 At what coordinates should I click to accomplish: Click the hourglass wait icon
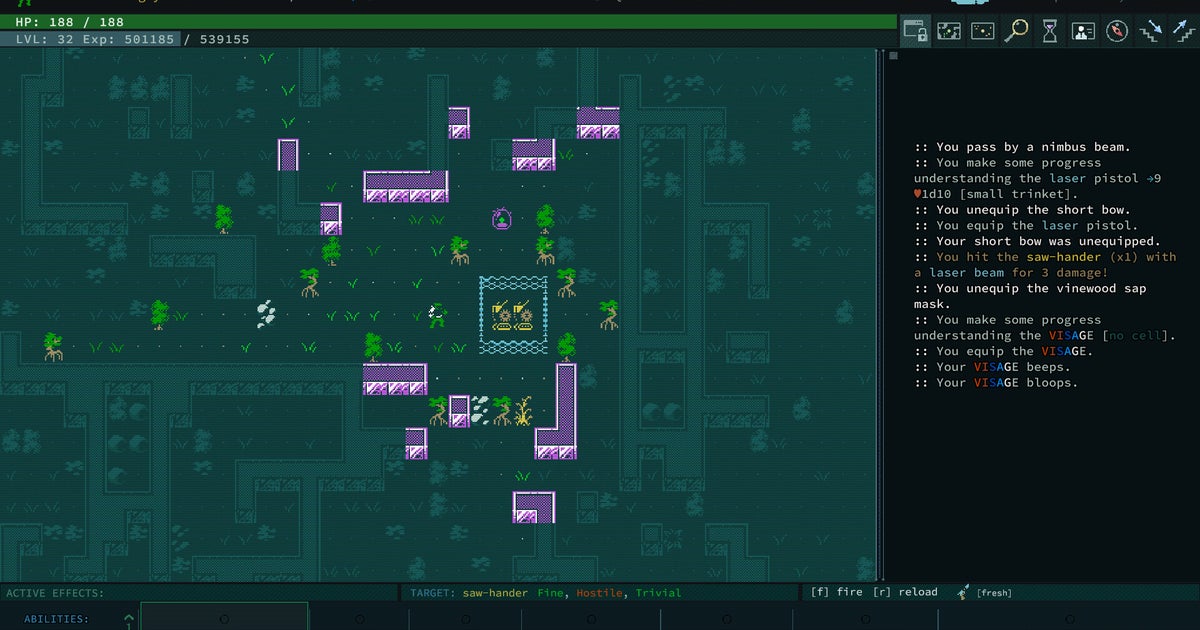pyautogui.click(x=1049, y=31)
